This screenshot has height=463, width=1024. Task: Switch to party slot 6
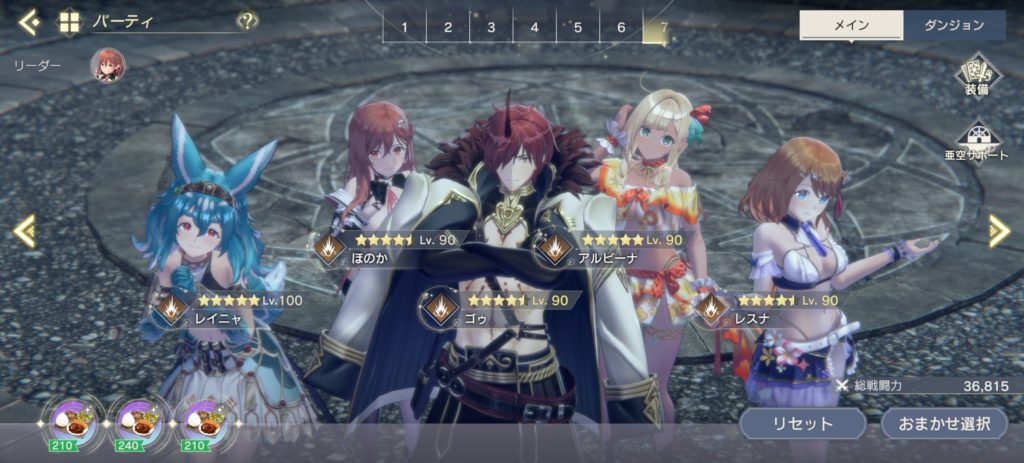tap(621, 27)
